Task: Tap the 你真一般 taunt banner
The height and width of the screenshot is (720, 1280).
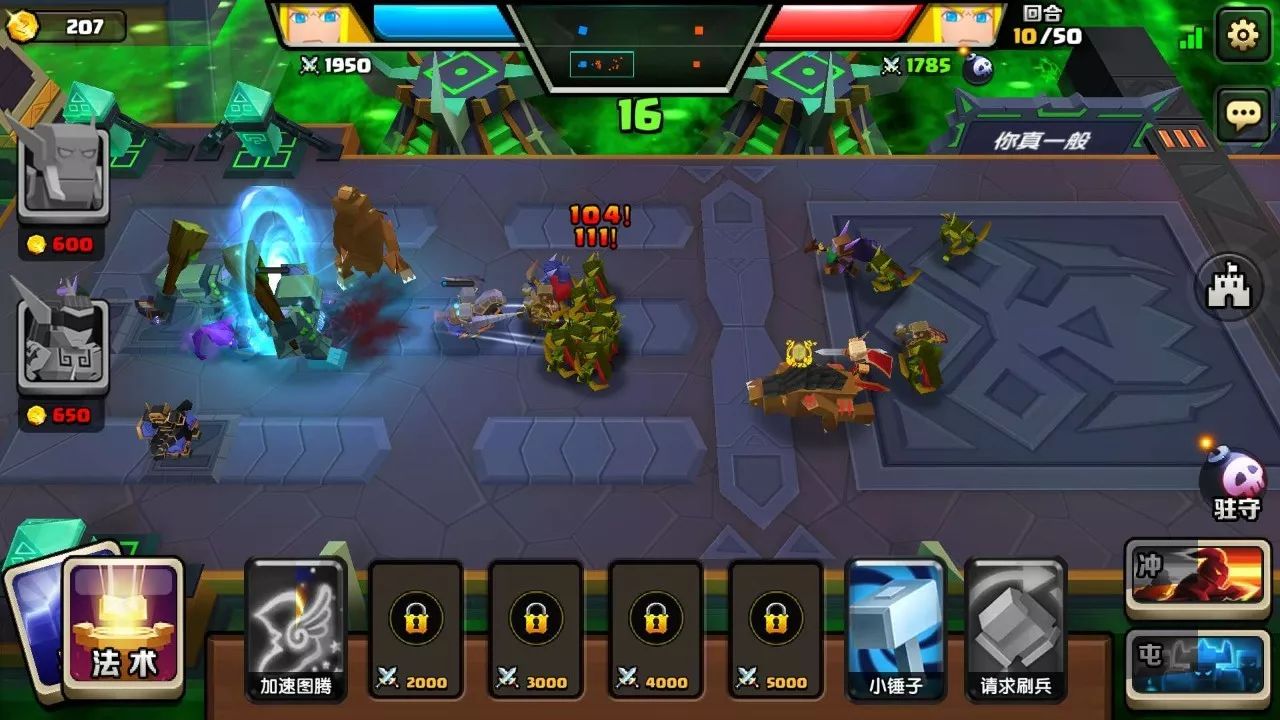Action: (x=1042, y=140)
